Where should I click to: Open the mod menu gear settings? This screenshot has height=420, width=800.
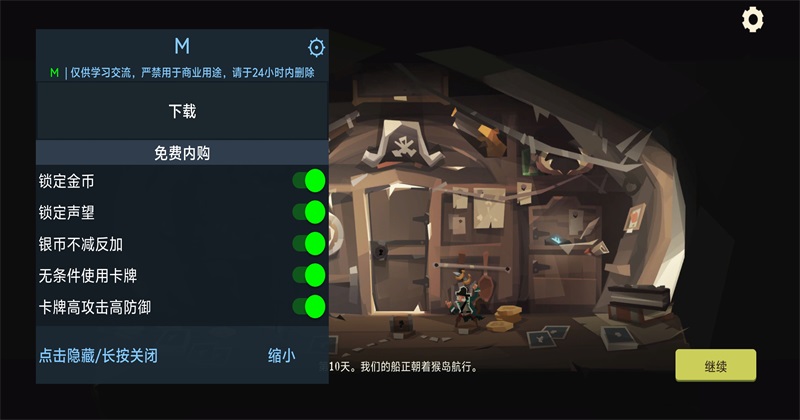click(316, 47)
